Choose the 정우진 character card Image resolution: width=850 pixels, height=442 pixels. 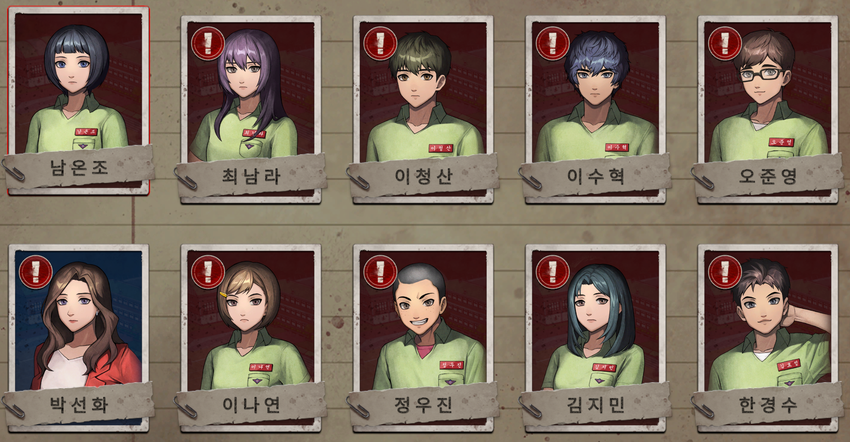424,322
